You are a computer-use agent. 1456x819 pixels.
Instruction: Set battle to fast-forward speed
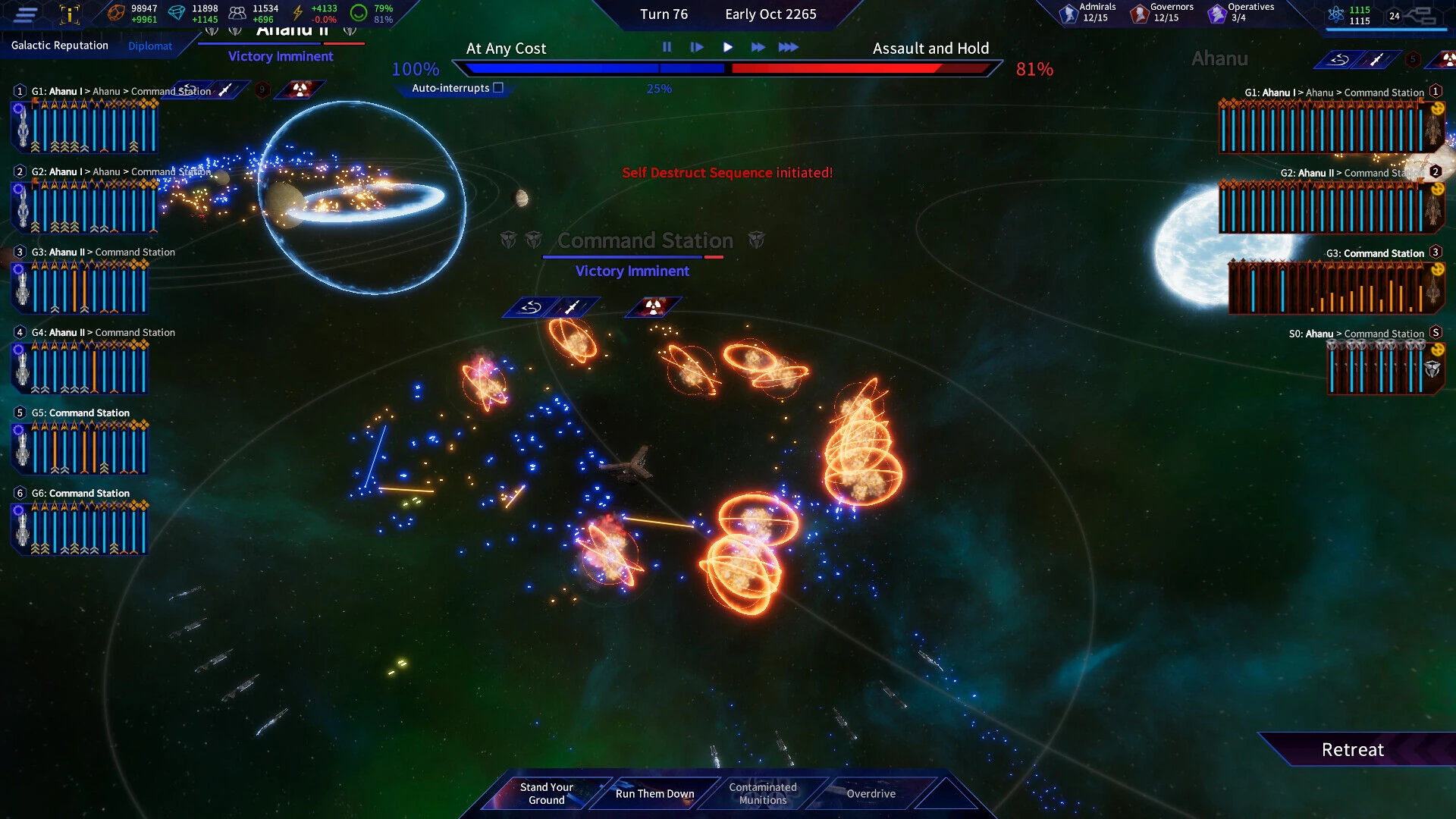click(x=758, y=47)
